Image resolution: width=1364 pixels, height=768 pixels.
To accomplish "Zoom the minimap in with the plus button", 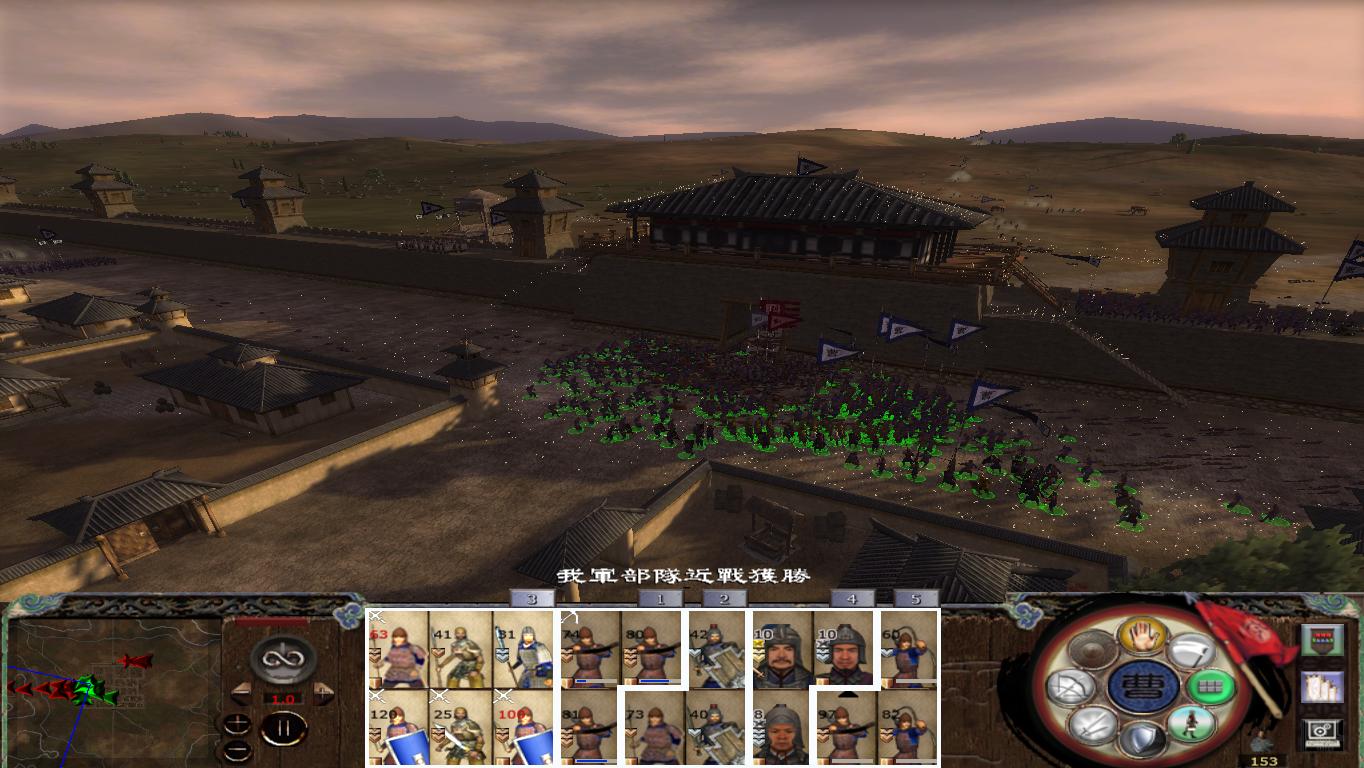I will pos(238,723).
